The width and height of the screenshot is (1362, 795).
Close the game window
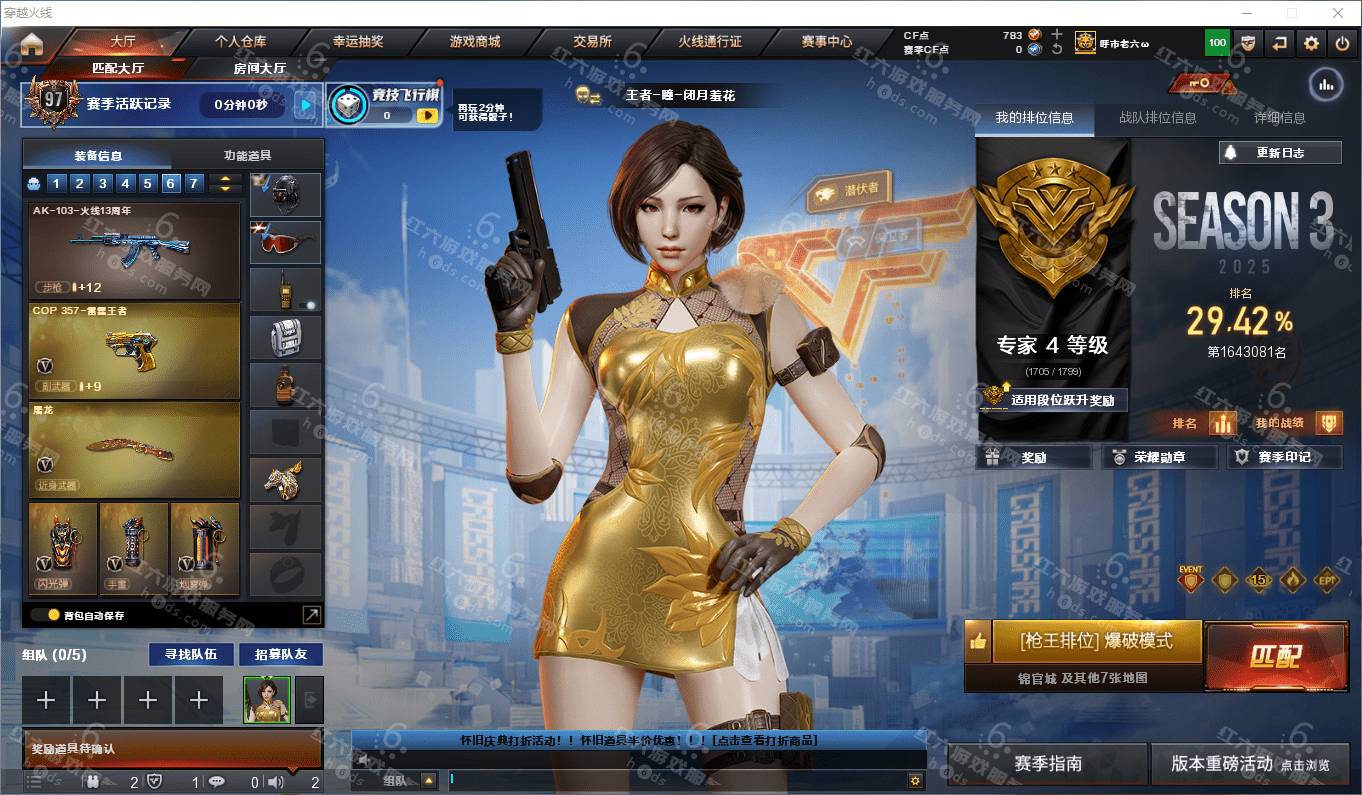[1338, 13]
